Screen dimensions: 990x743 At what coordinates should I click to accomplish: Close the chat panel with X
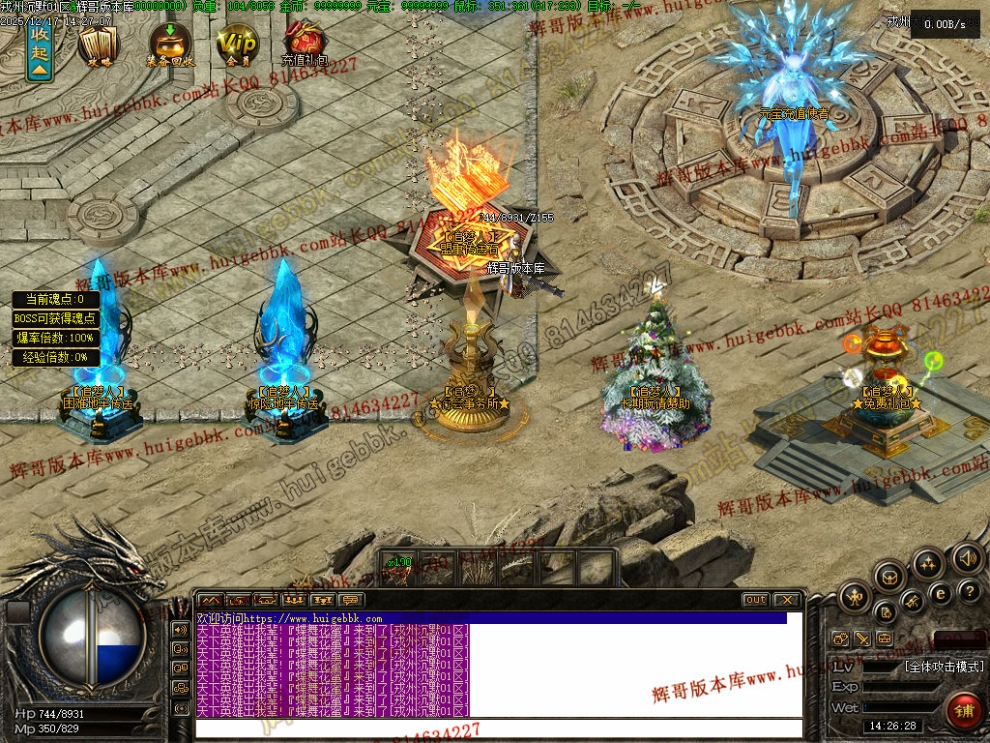(x=787, y=599)
